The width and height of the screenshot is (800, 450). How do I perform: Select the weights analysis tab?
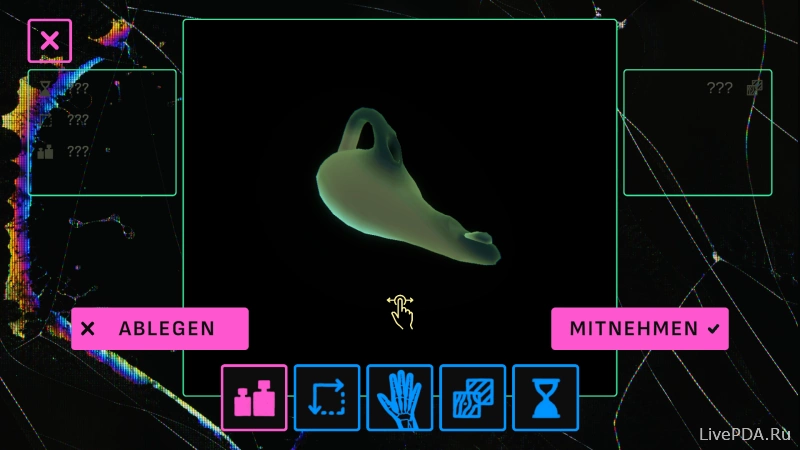(254, 398)
